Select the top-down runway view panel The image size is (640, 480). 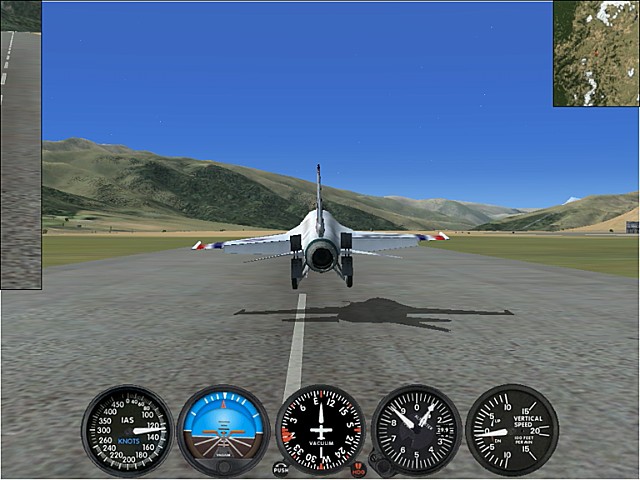pos(20,145)
